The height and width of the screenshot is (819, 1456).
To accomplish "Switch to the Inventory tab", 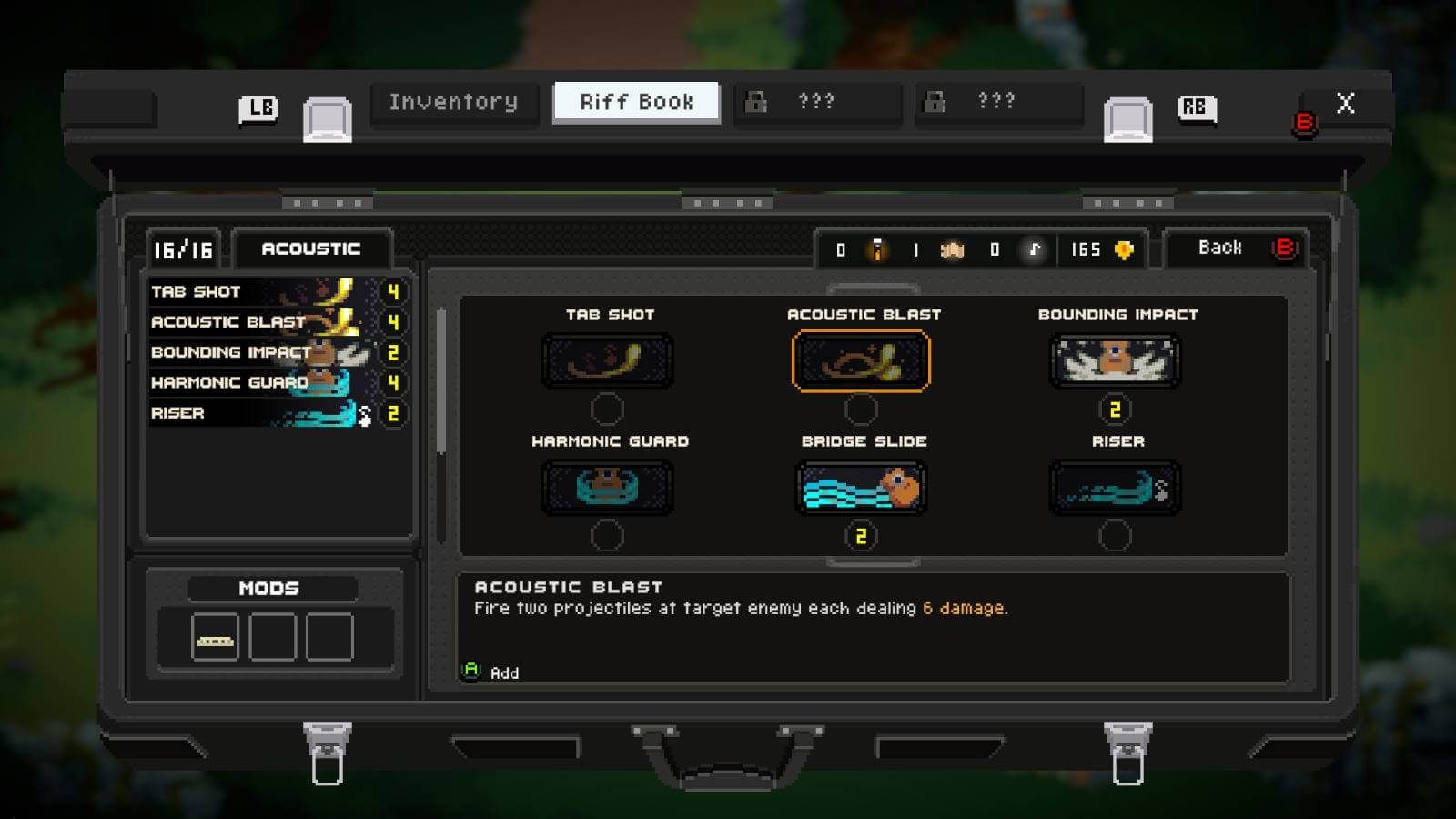I will (x=453, y=103).
